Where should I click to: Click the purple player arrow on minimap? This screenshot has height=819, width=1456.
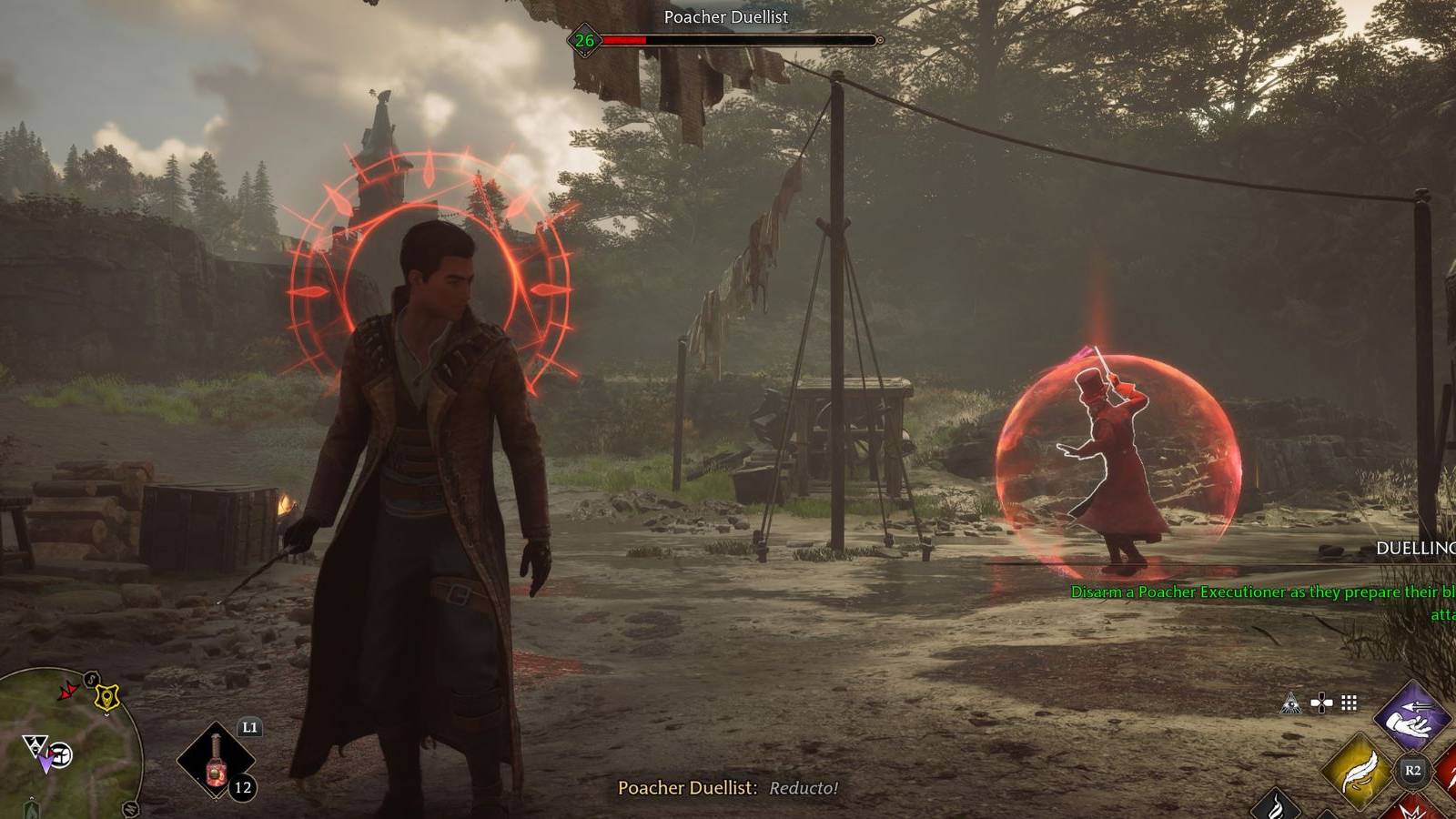44,763
